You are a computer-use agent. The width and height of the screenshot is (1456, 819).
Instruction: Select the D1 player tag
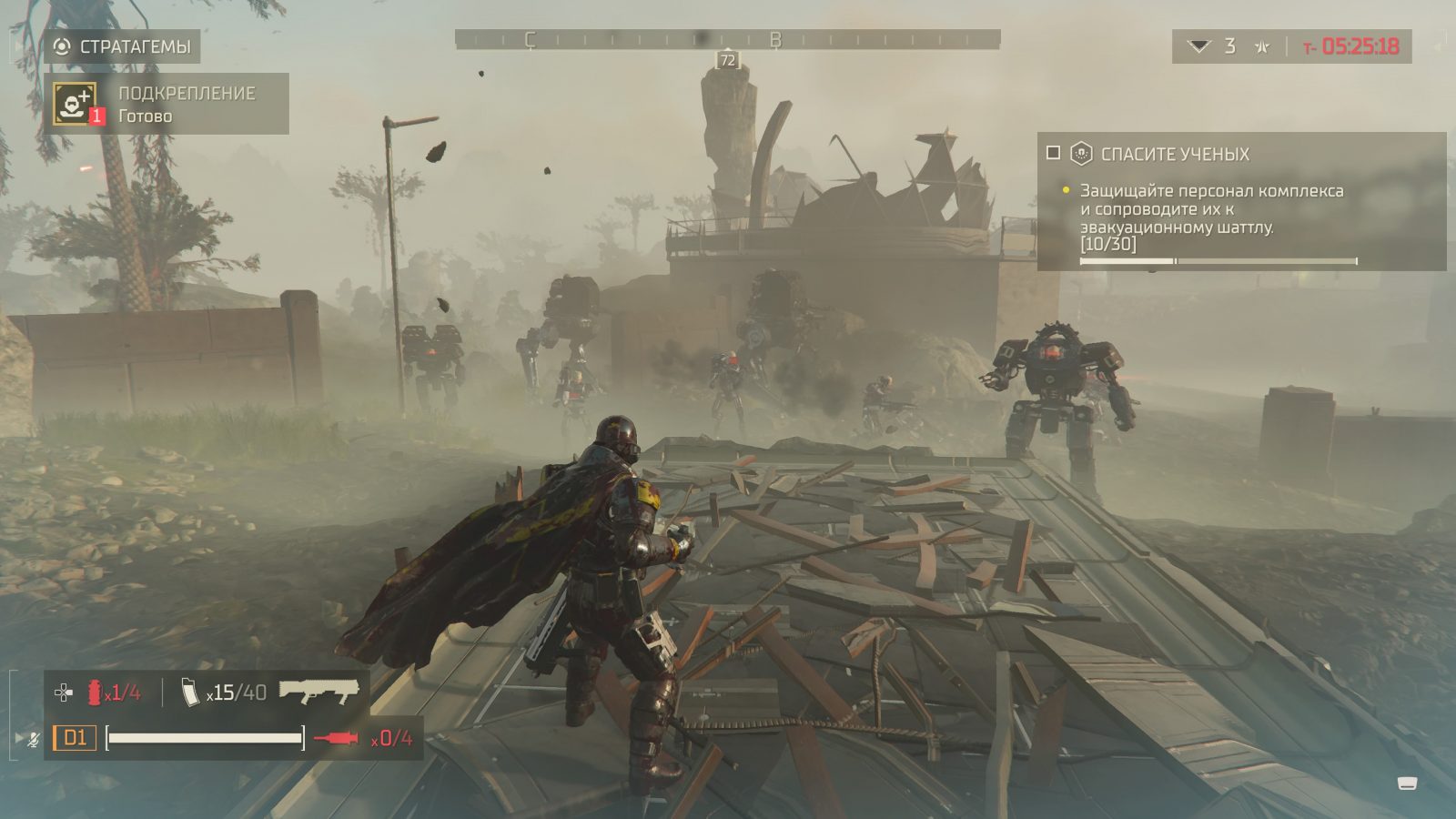coord(75,737)
